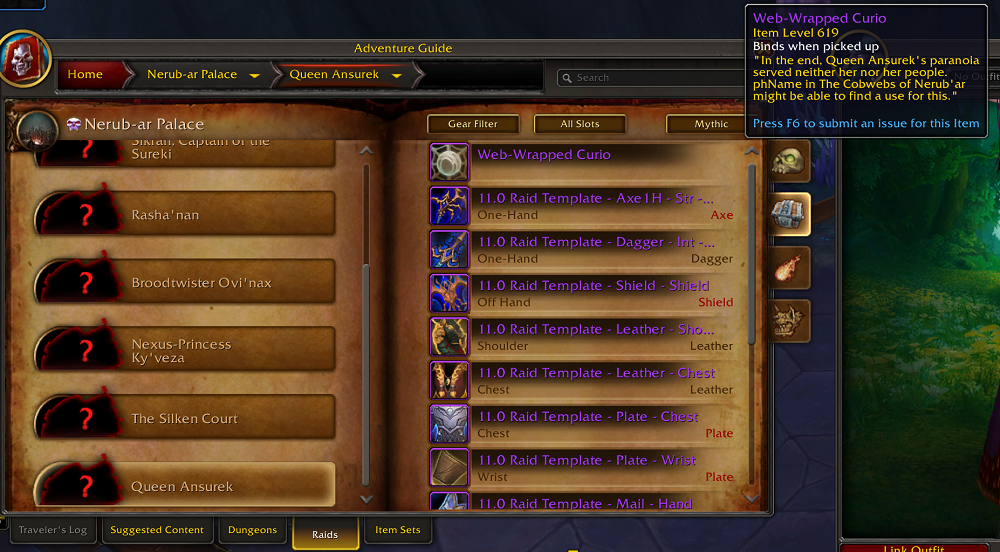Select the Shield raid template item
The image size is (1000, 552).
point(585,293)
